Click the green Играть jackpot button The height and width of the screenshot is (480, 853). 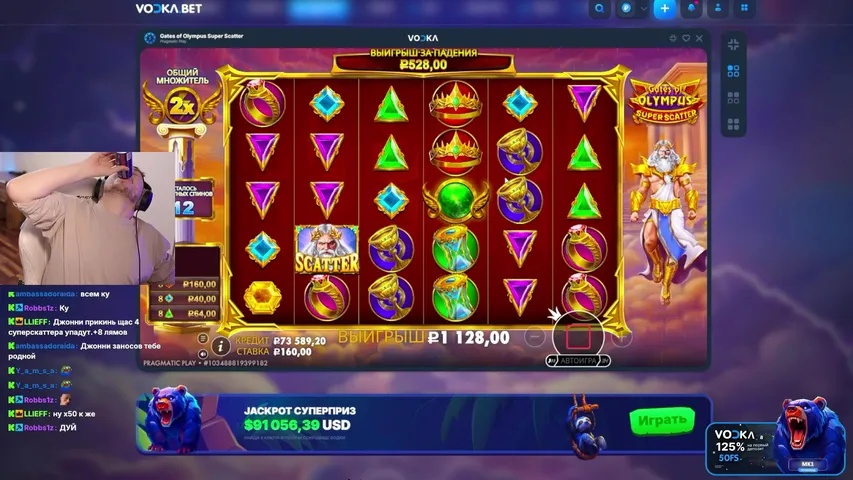(x=662, y=420)
